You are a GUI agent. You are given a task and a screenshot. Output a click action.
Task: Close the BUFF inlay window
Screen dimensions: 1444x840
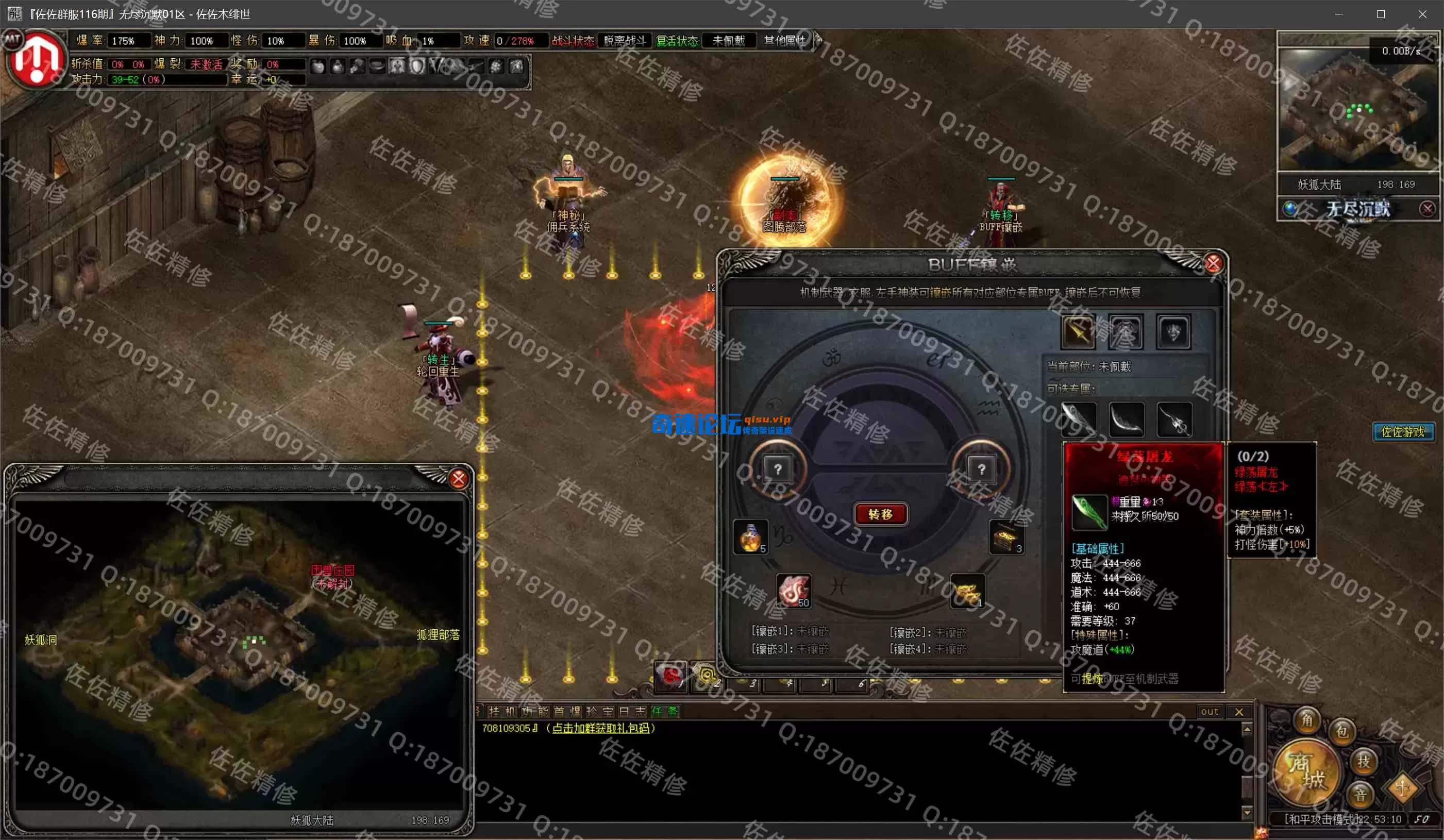pyautogui.click(x=1213, y=263)
